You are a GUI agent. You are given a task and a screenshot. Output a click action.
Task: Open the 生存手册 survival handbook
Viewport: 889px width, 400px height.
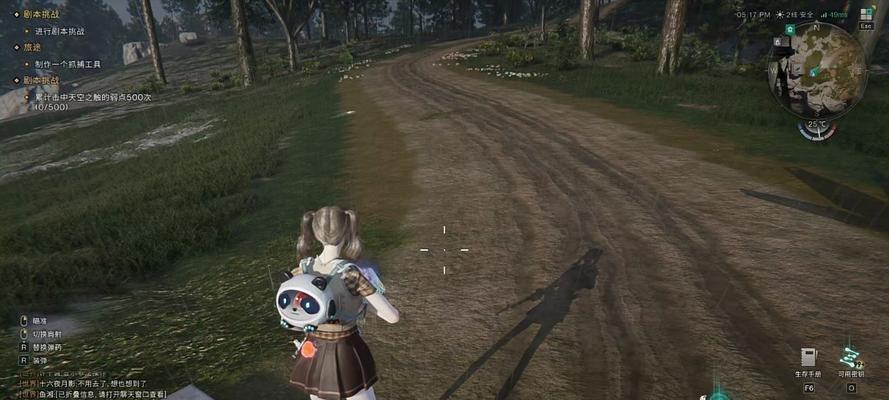coord(807,357)
